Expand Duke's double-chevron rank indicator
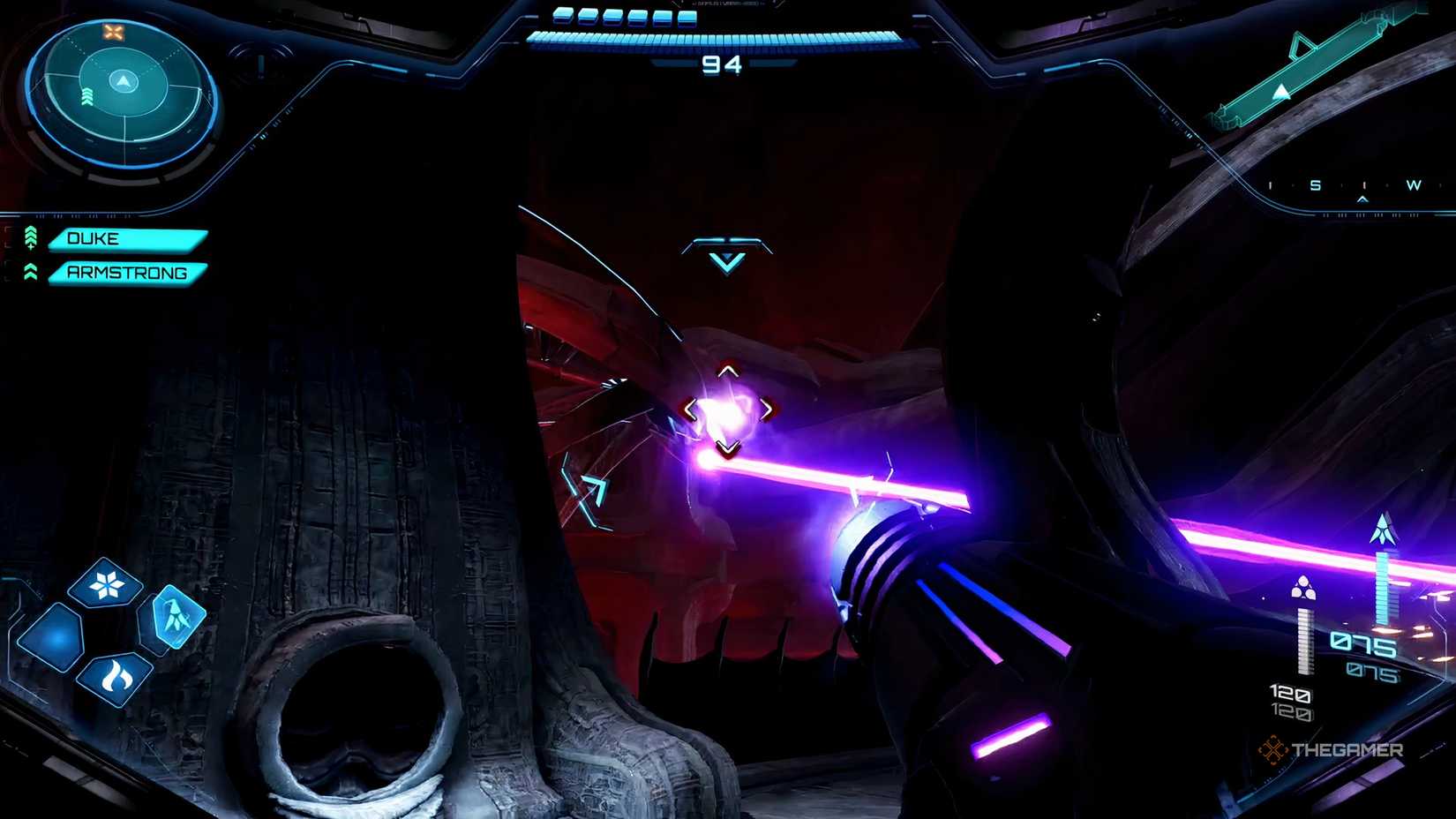The width and height of the screenshot is (1456, 819). (31, 233)
